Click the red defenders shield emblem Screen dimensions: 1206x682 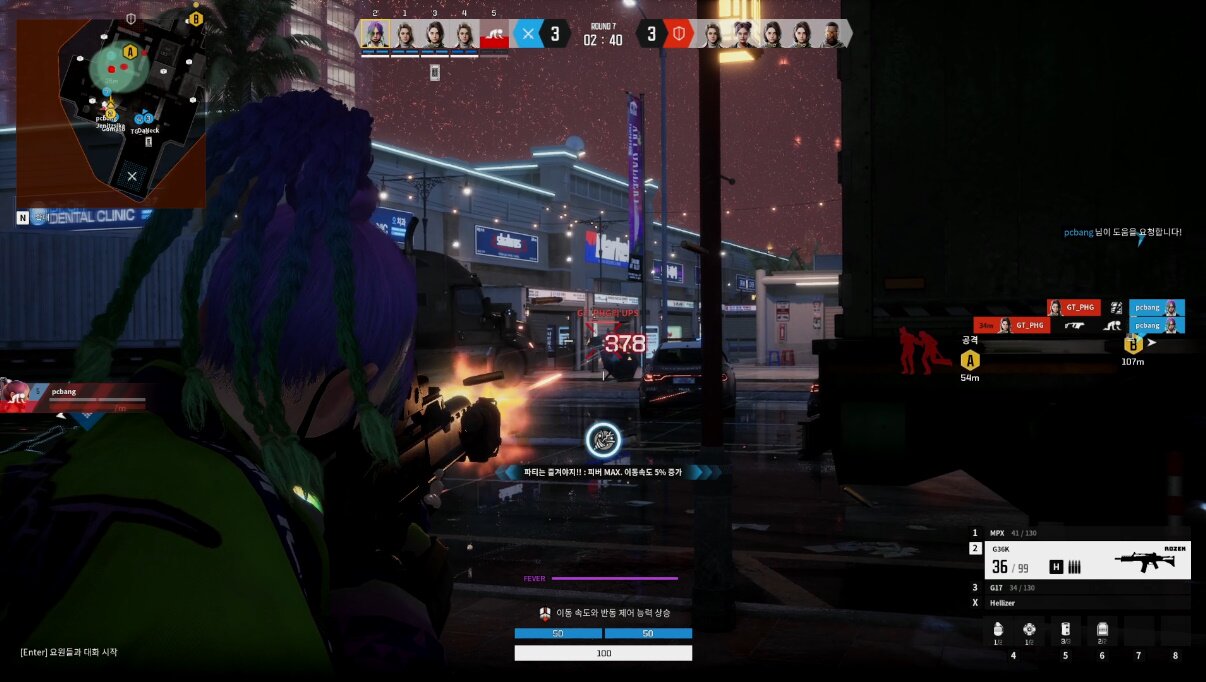[679, 34]
